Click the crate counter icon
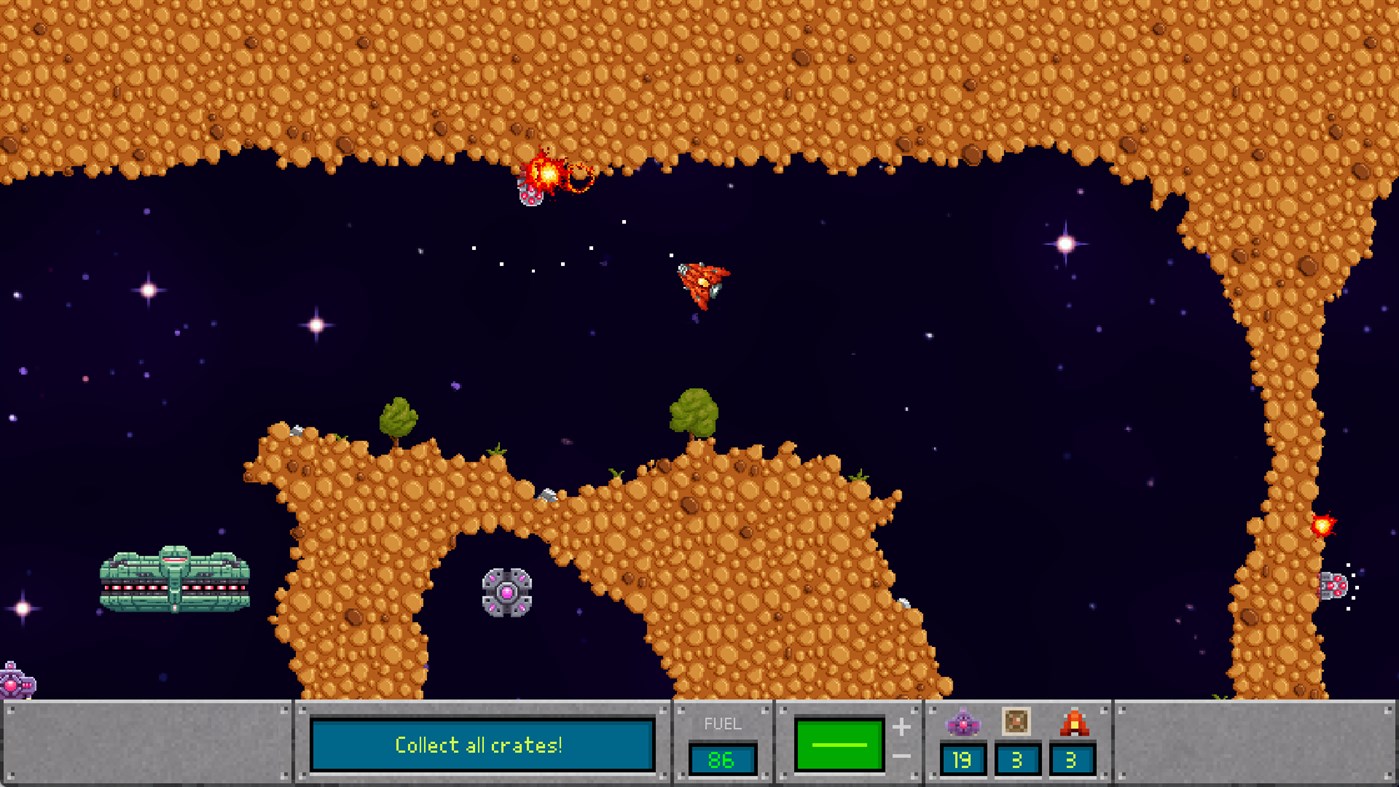 pyautogui.click(x=1017, y=719)
